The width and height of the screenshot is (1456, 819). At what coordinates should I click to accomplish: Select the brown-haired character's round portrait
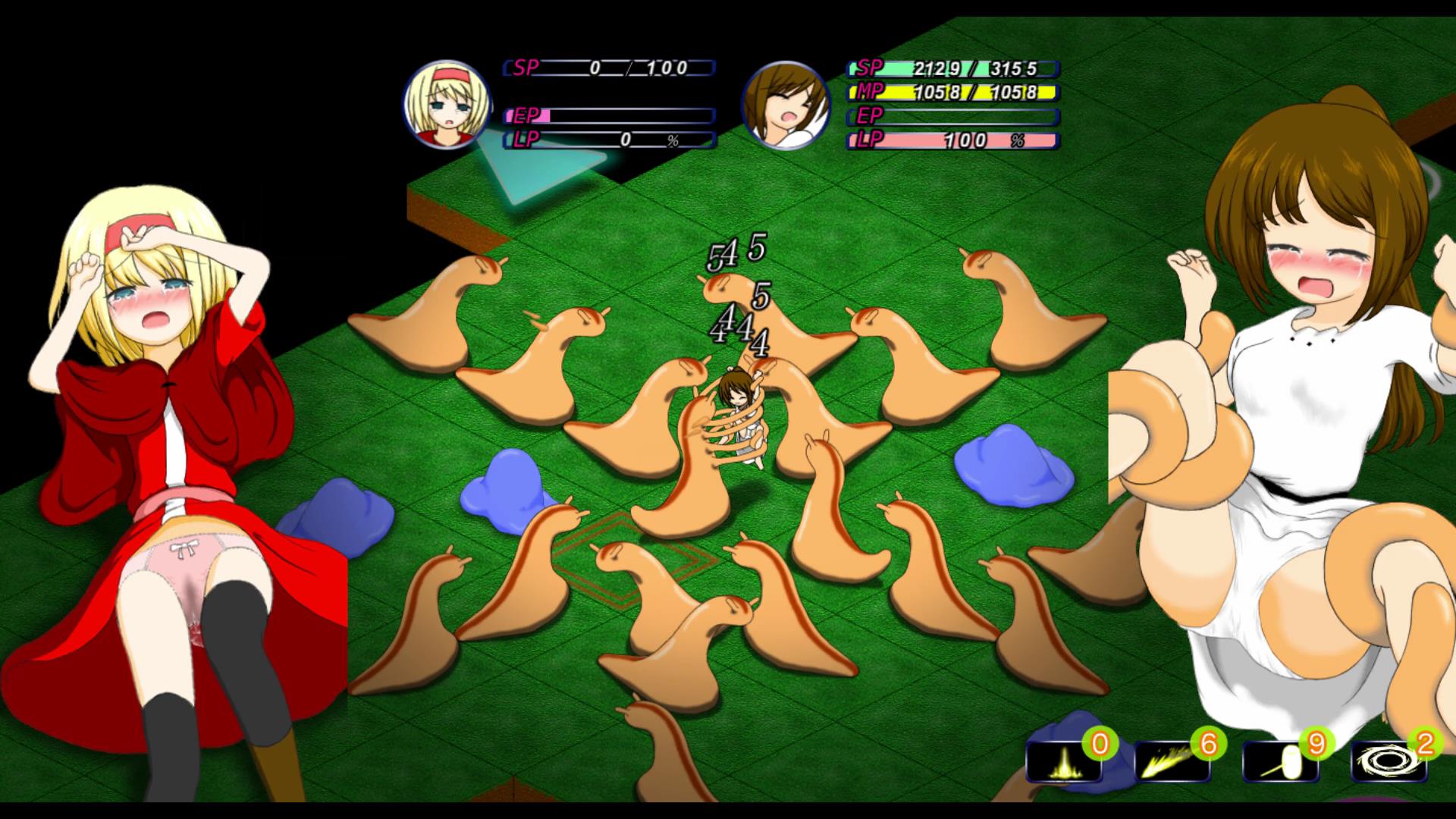[786, 105]
